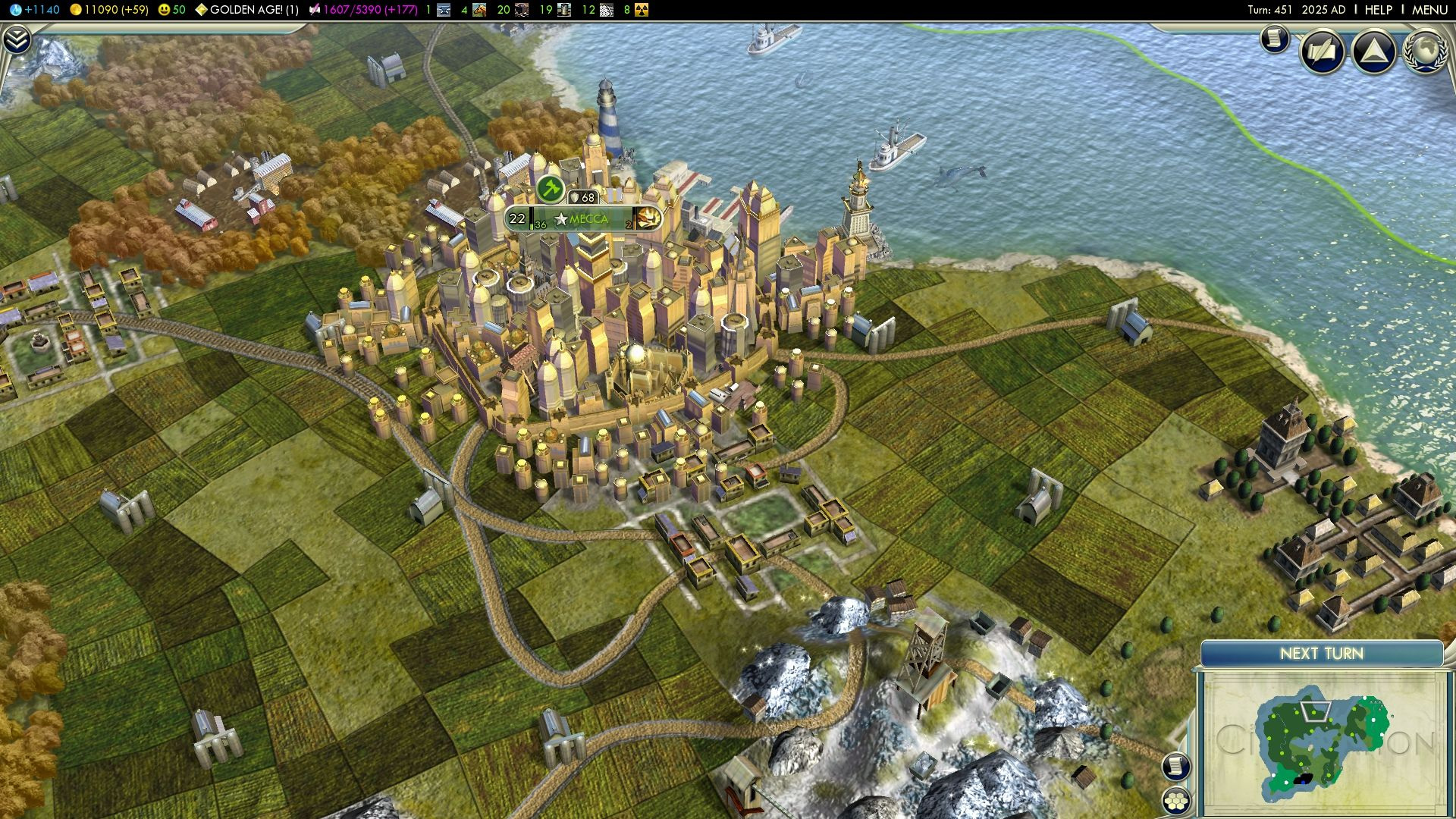The height and width of the screenshot is (819, 1456).
Task: Click the minimap to move the camera
Action: tap(1322, 743)
